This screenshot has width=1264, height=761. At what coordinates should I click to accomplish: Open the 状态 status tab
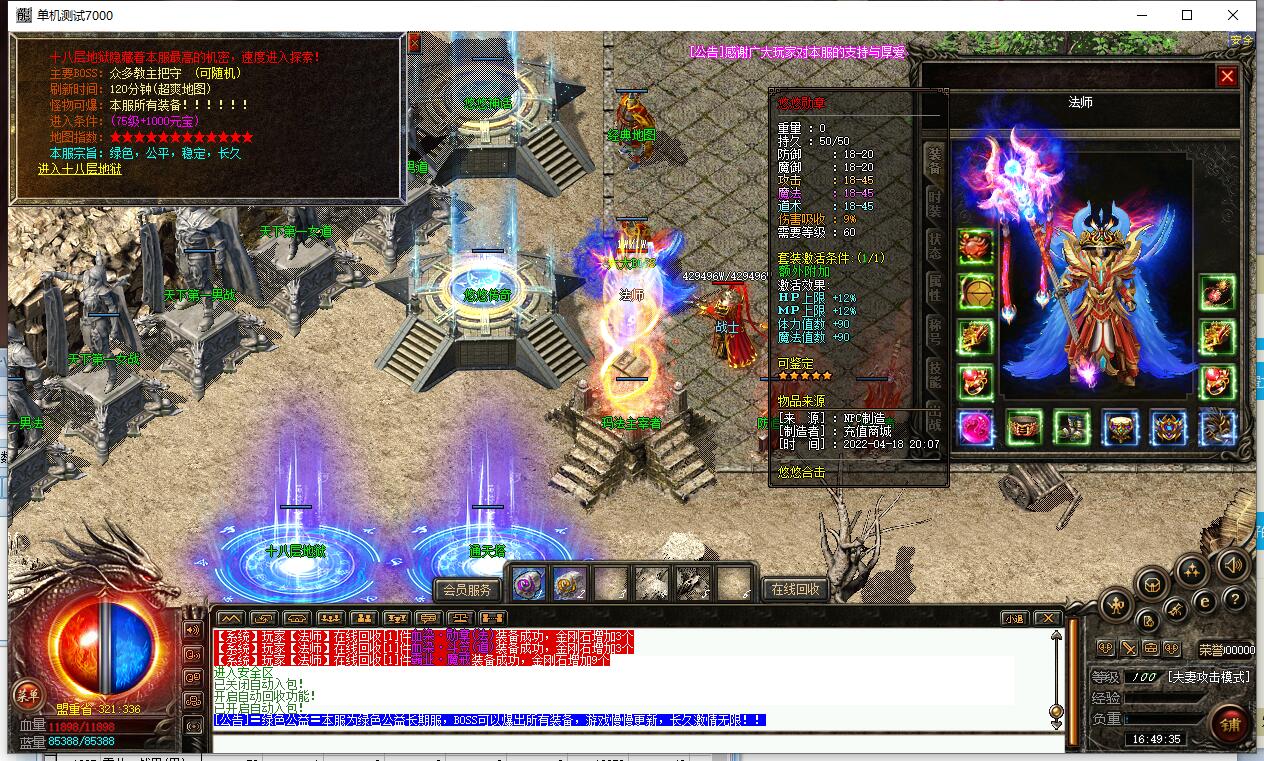tap(935, 242)
